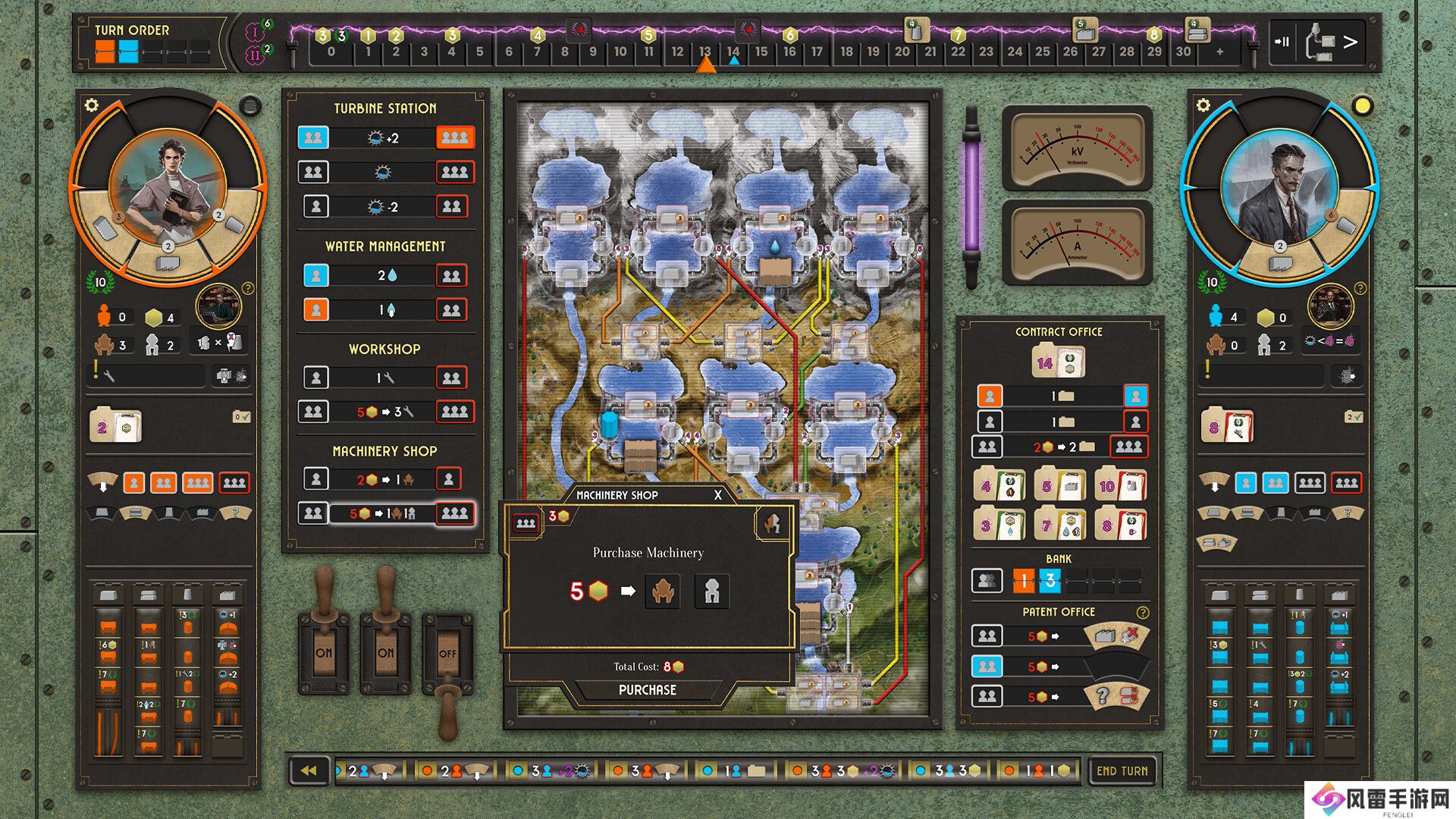Viewport: 1456px width, 819px height.
Task: Close the Machinery Shop popup
Action: pos(717,495)
